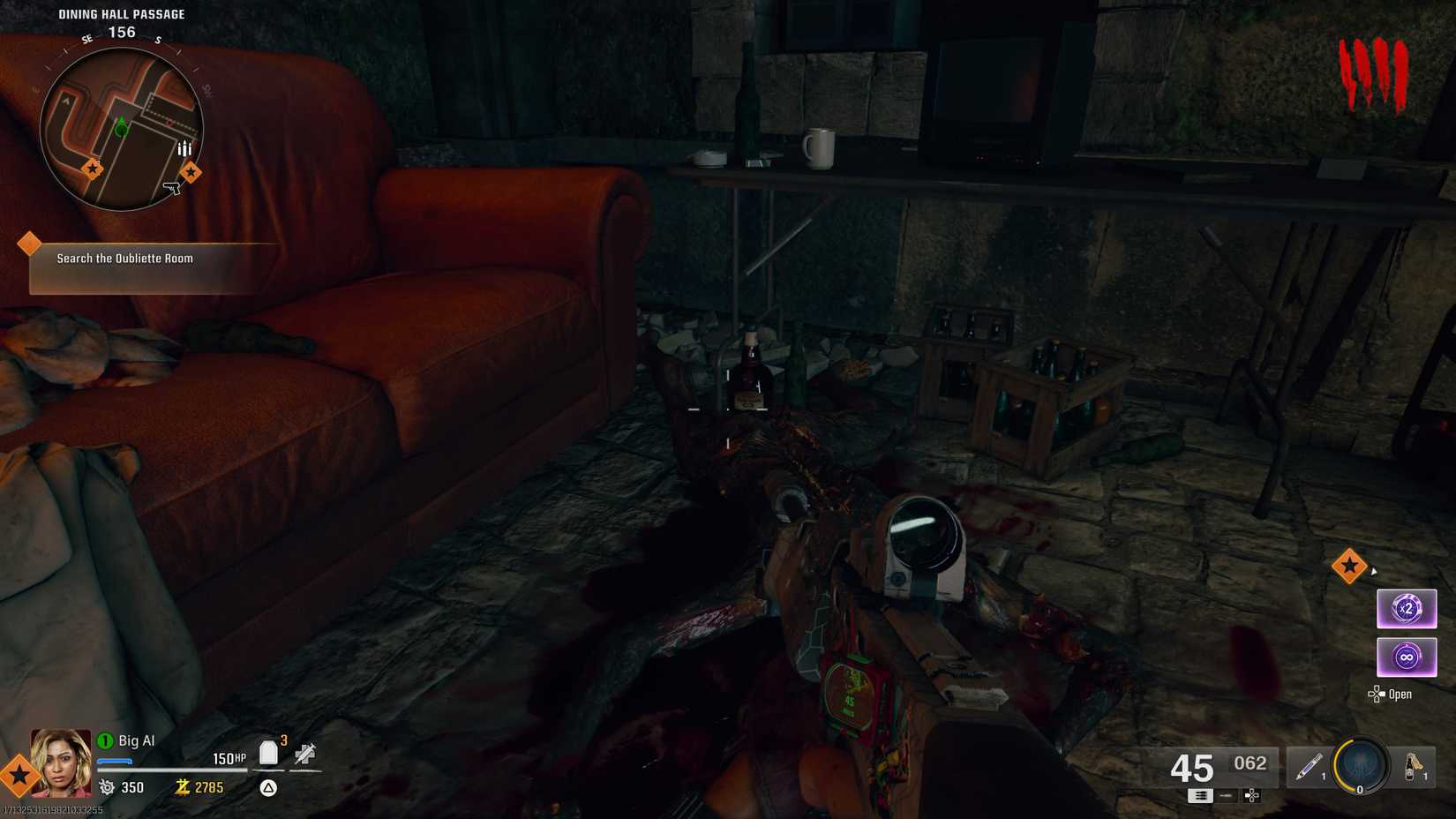Viewport: 1456px width, 819px height.
Task: Click the Essence points icon next to 2785
Action: tap(182, 787)
